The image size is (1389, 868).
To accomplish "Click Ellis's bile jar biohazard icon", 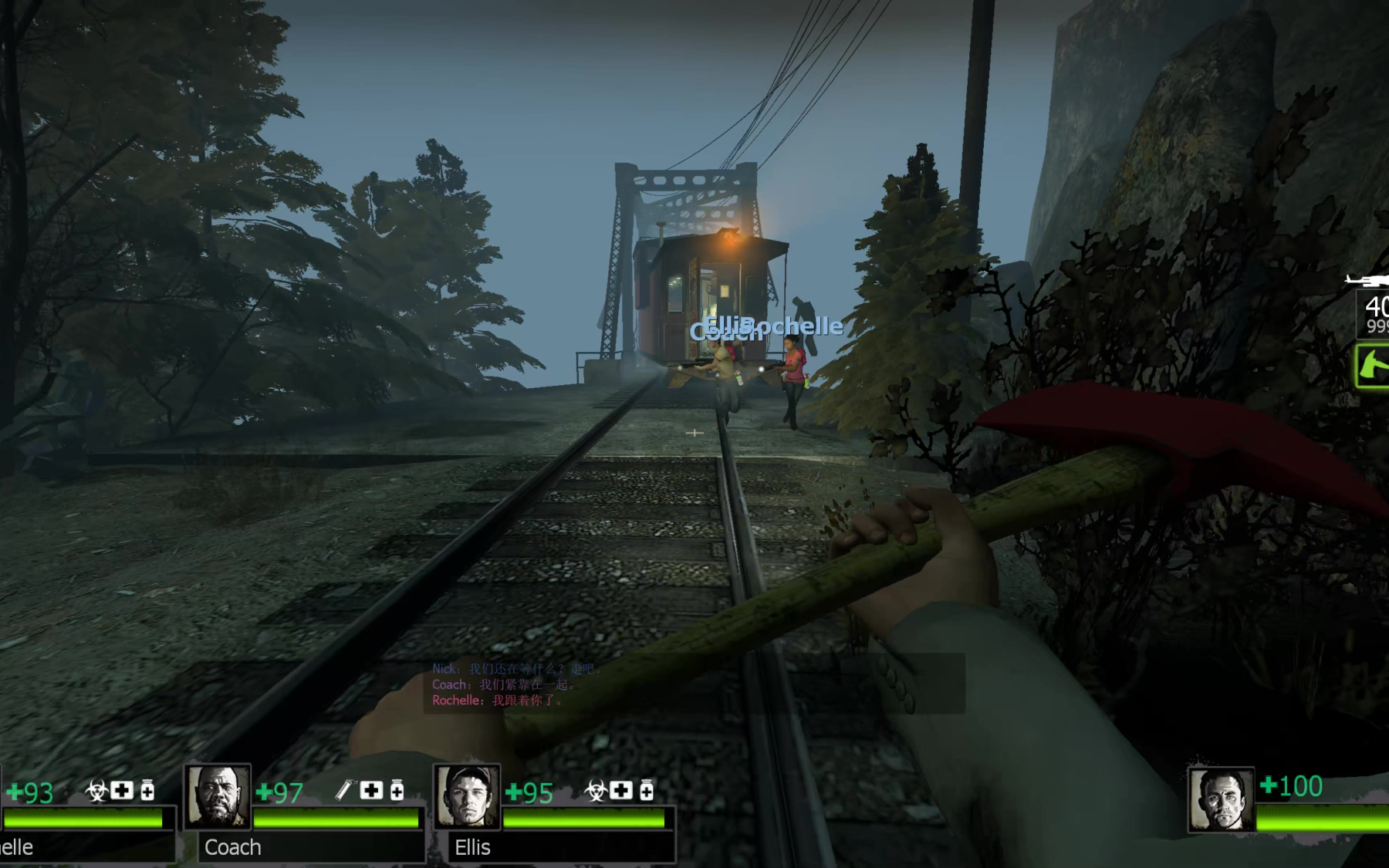I will click(x=595, y=791).
